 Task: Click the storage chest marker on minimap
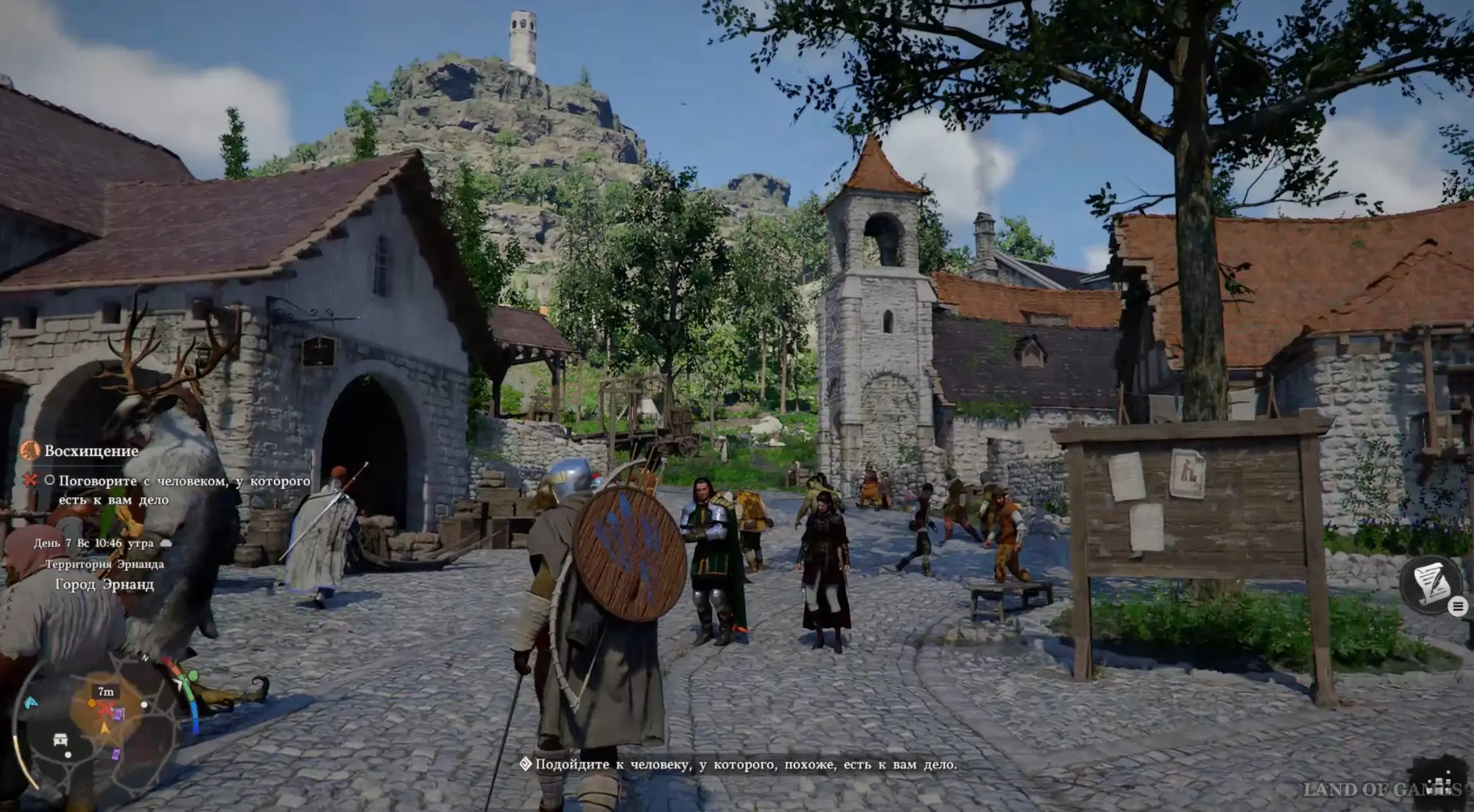pyautogui.click(x=60, y=738)
